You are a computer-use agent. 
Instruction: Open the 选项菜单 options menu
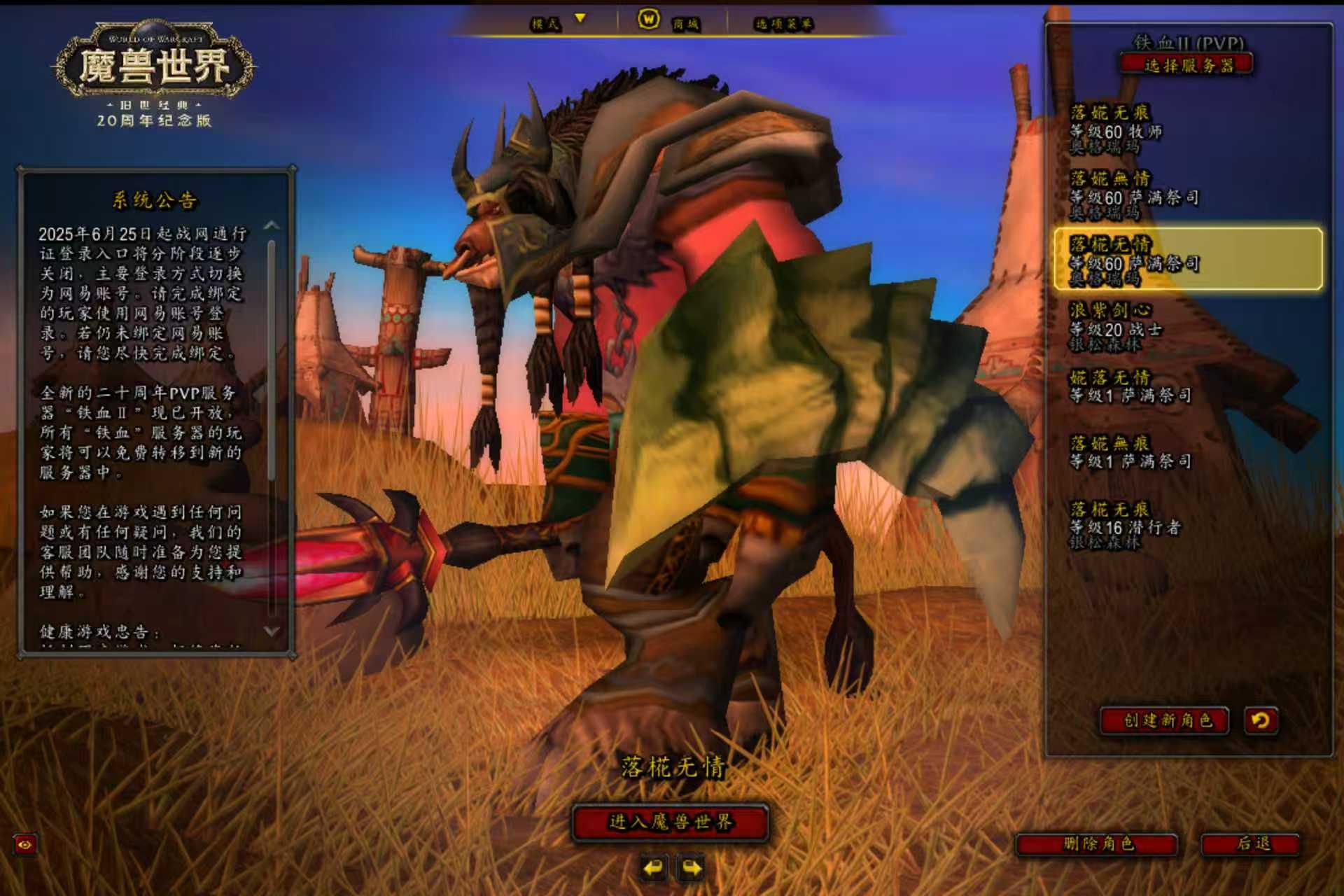pyautogui.click(x=783, y=24)
